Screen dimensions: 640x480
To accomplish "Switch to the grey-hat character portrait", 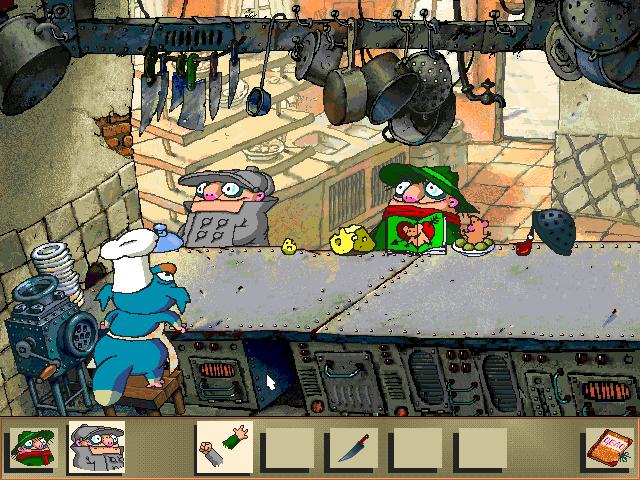I will coord(96,447).
